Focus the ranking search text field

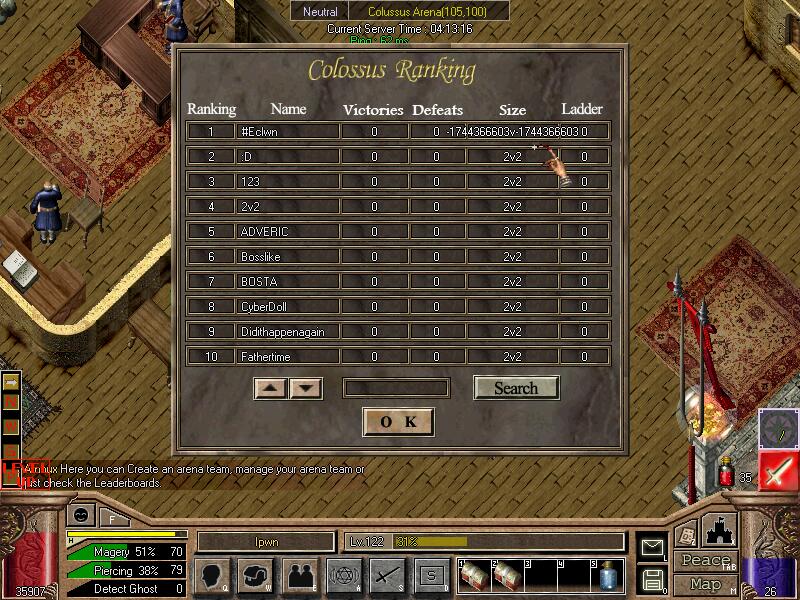(x=396, y=388)
